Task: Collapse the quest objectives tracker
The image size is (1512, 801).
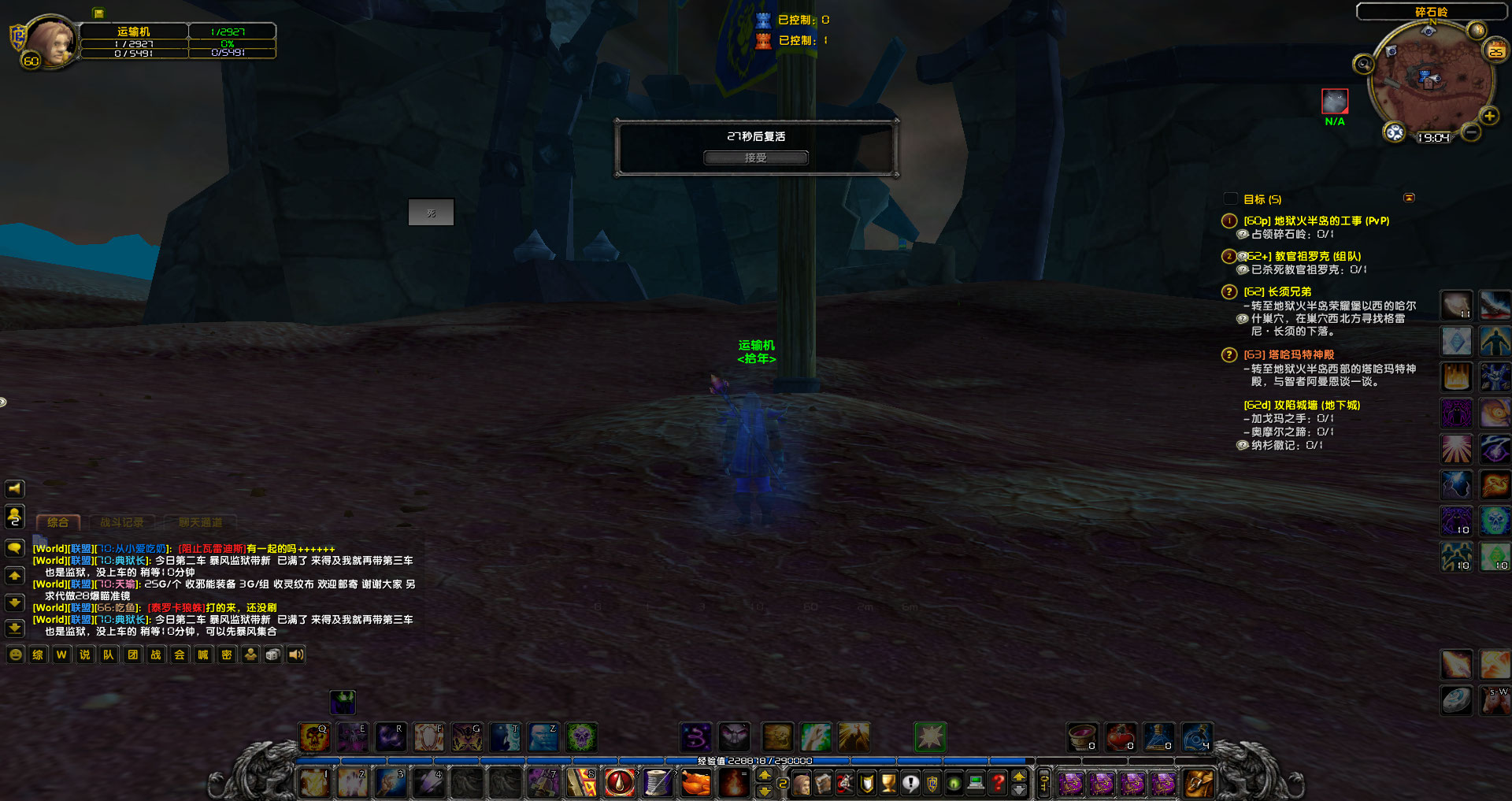Action: pos(1410,198)
